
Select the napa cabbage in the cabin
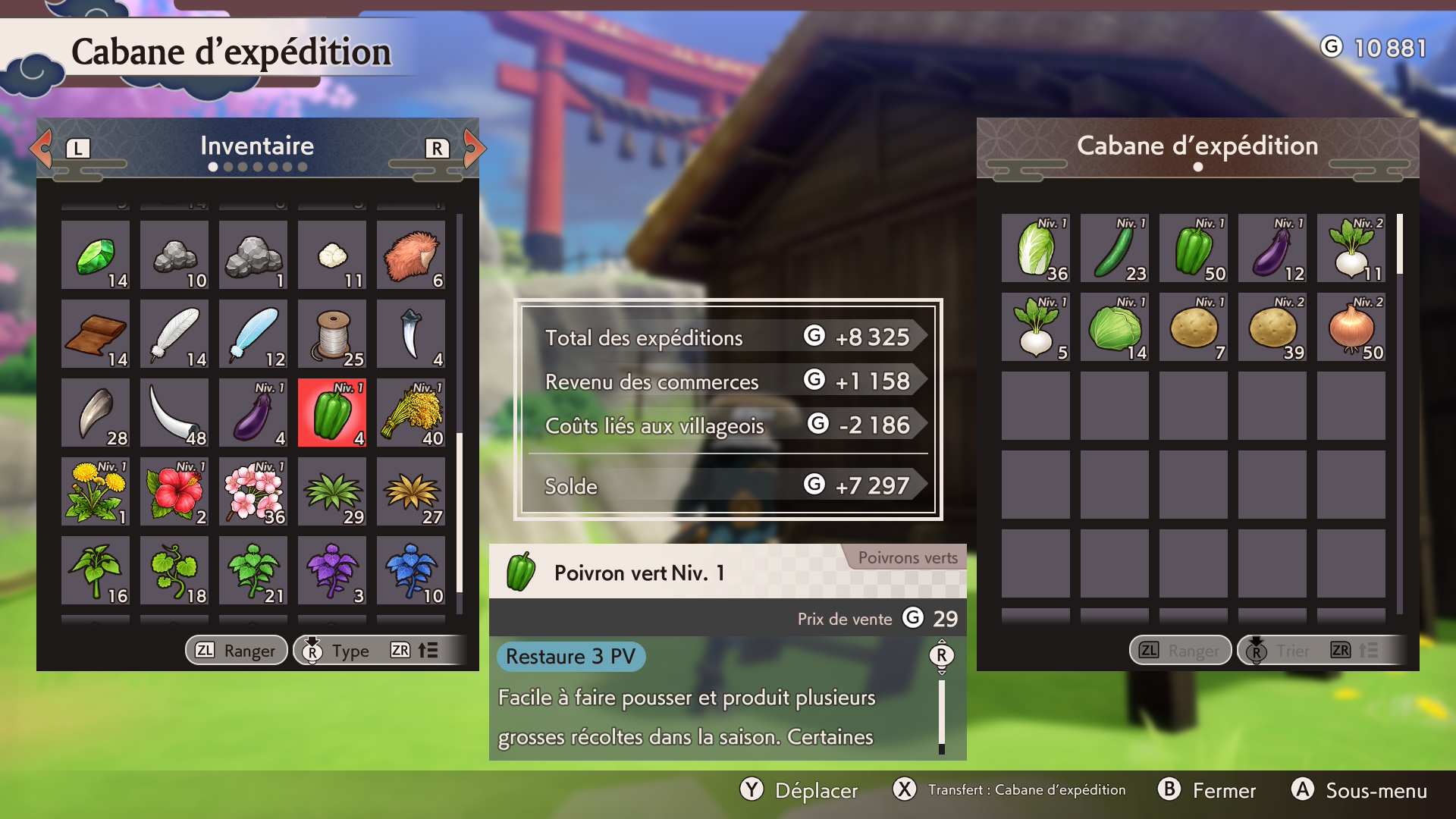coord(1036,249)
